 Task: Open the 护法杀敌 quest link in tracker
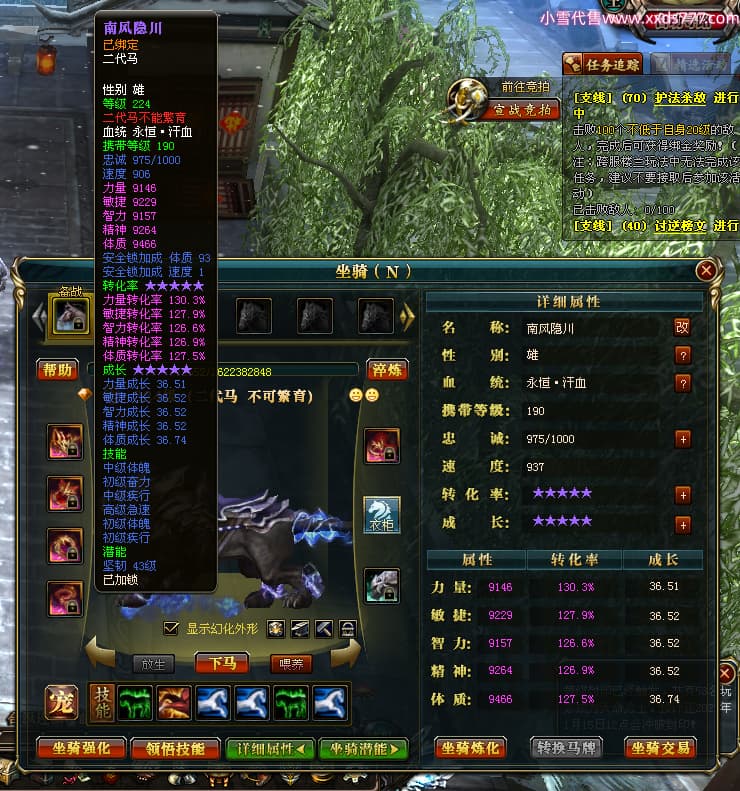(x=654, y=98)
